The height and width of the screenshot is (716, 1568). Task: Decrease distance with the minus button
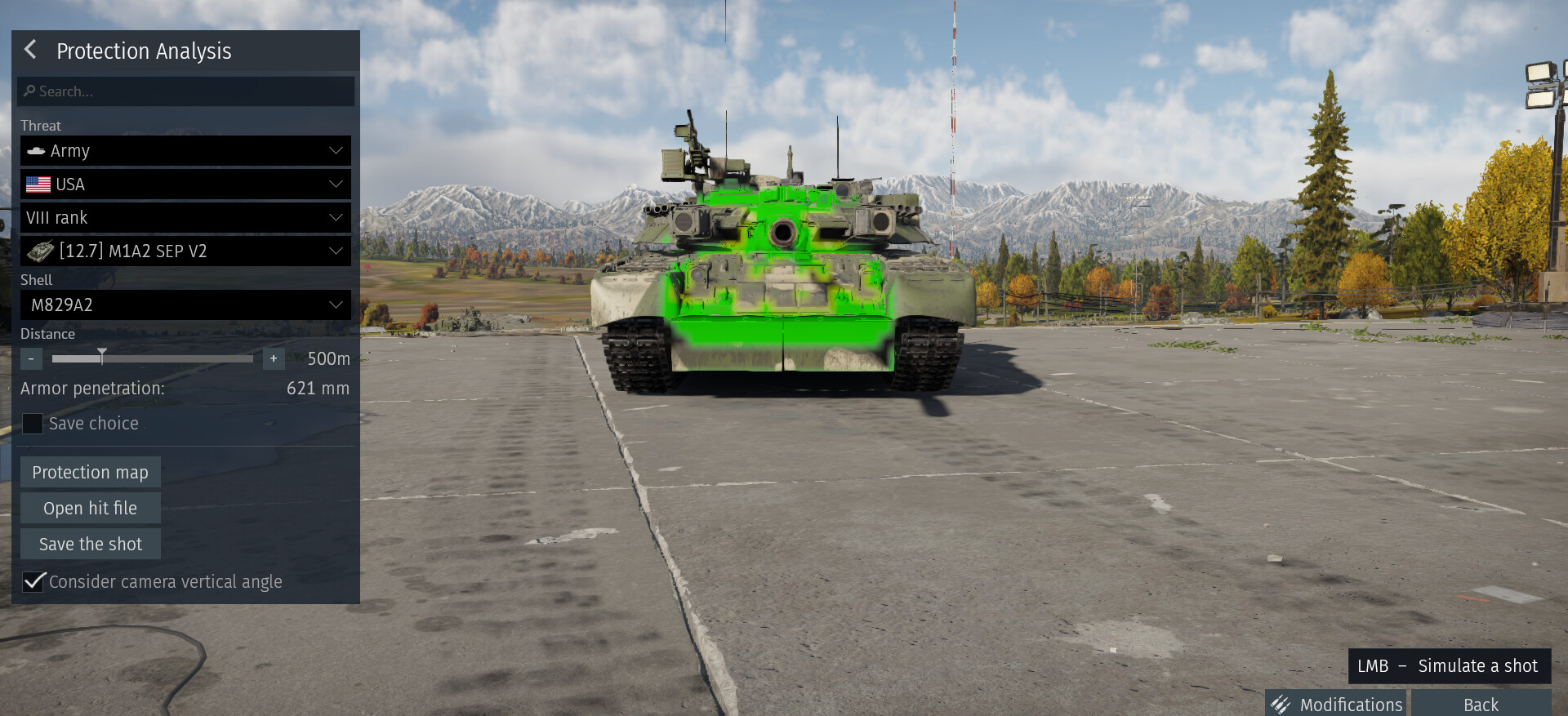click(x=31, y=358)
